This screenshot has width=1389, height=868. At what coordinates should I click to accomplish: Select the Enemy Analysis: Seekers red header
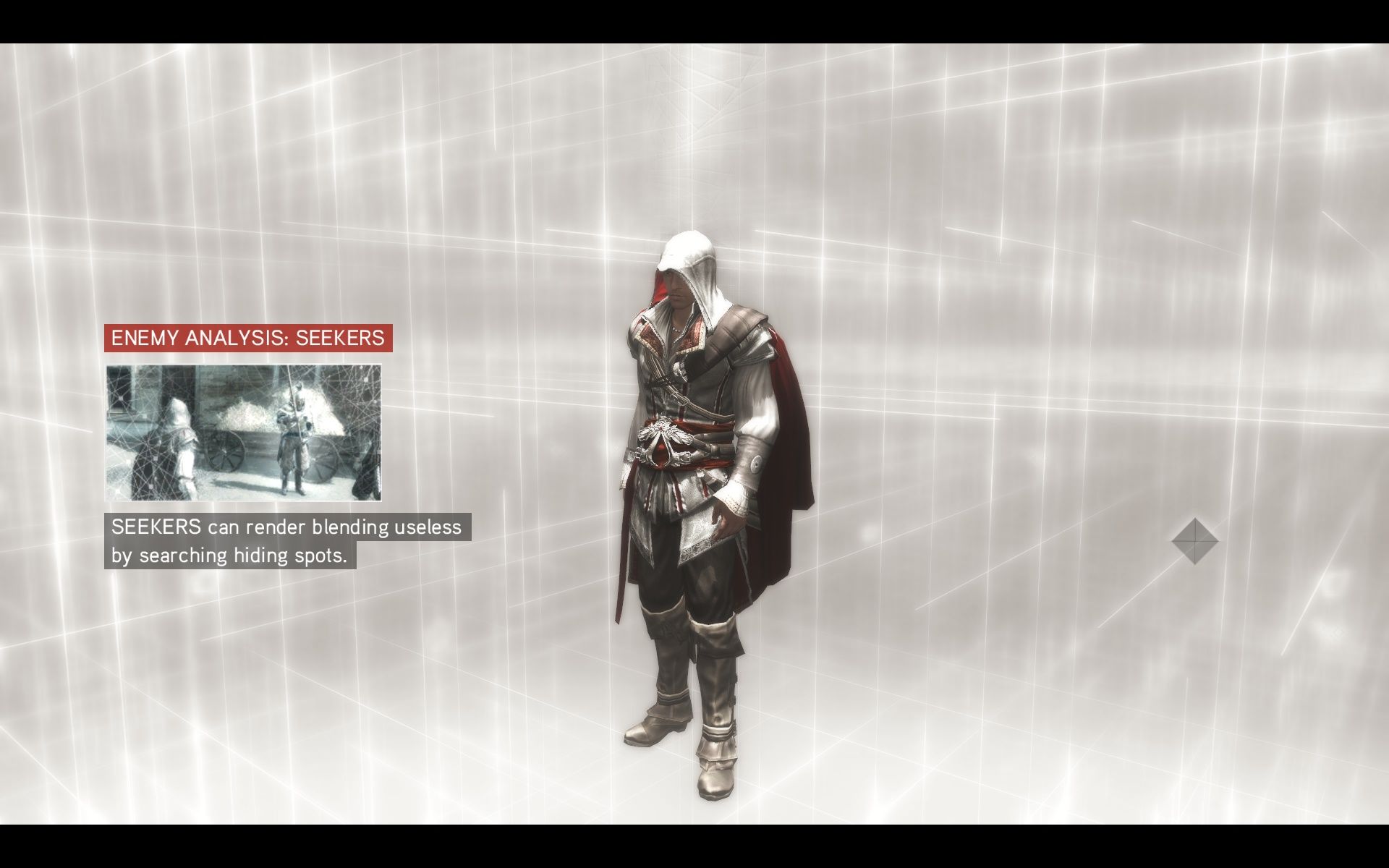click(x=248, y=338)
